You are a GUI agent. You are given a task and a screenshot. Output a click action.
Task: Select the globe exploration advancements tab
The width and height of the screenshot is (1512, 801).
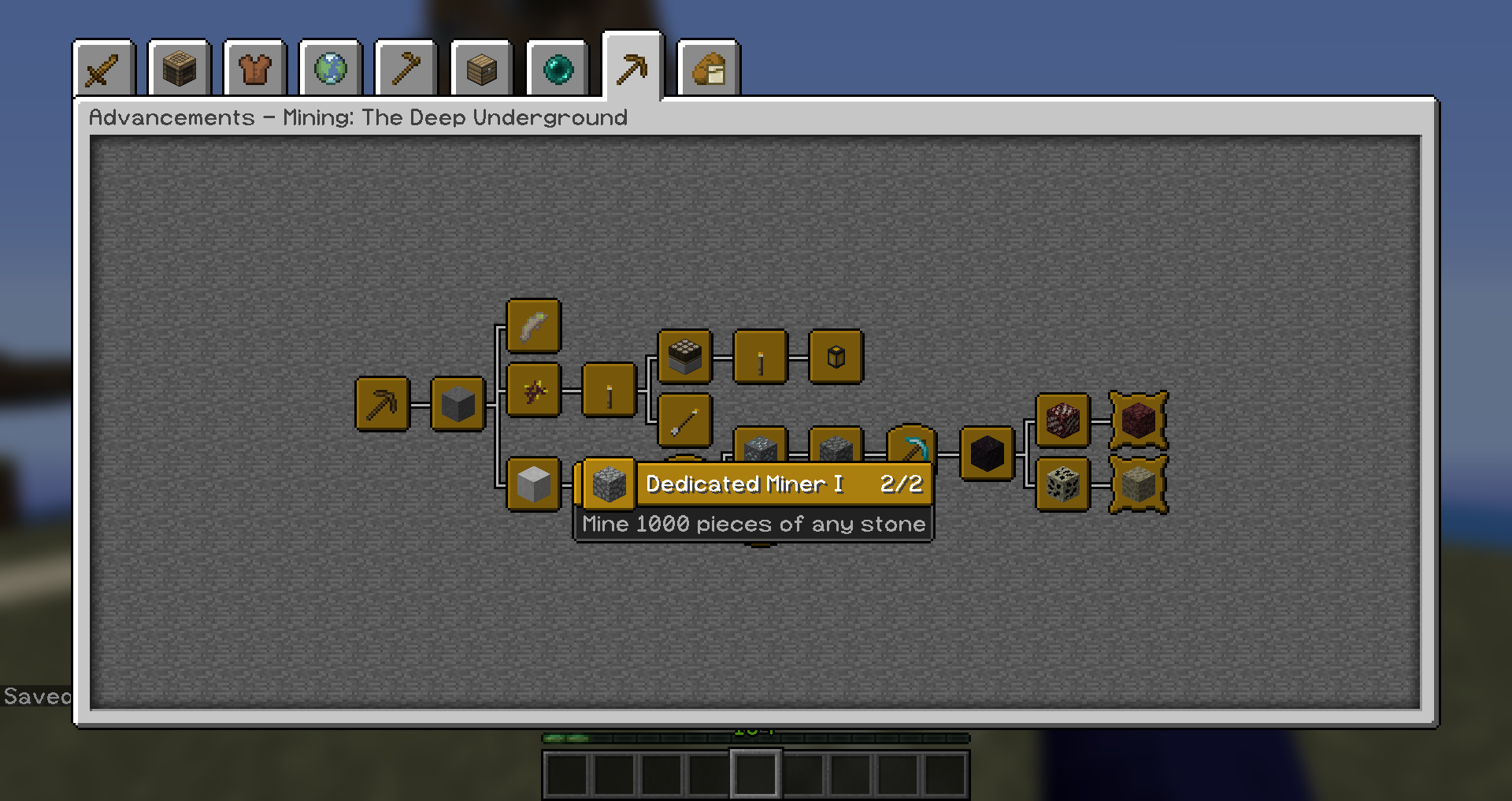click(330, 69)
